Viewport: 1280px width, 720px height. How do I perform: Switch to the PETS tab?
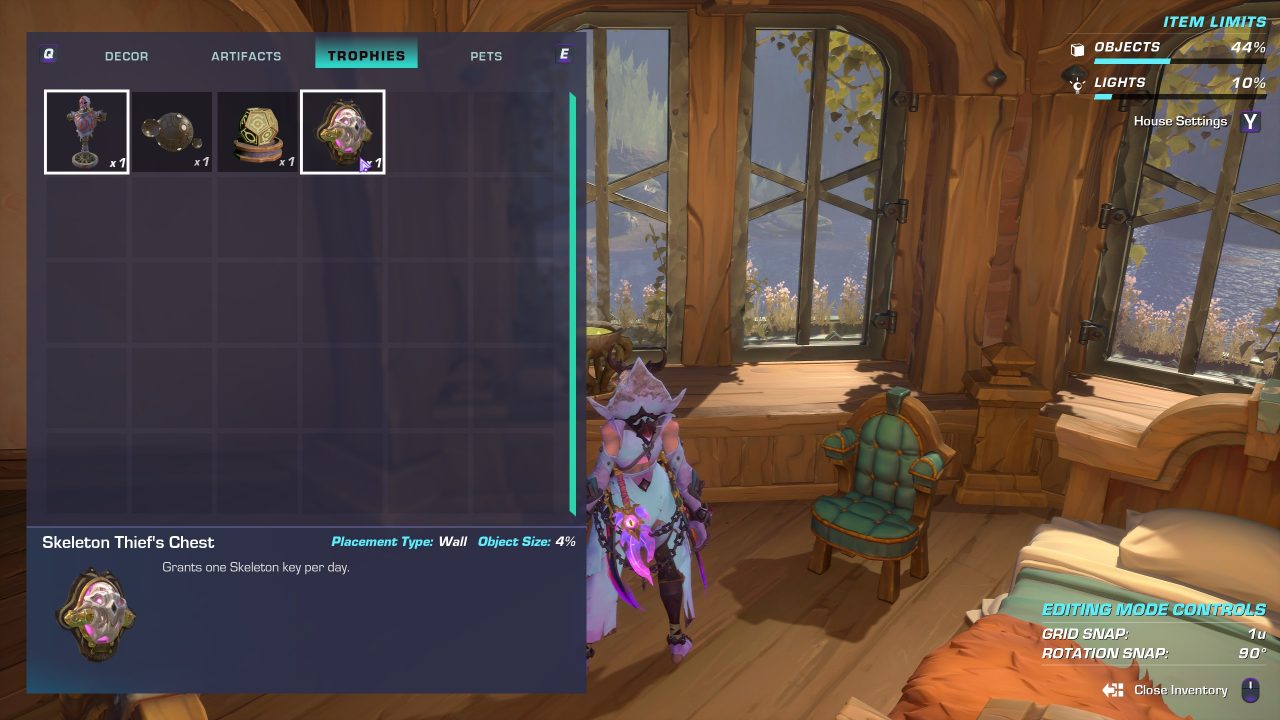pos(486,56)
